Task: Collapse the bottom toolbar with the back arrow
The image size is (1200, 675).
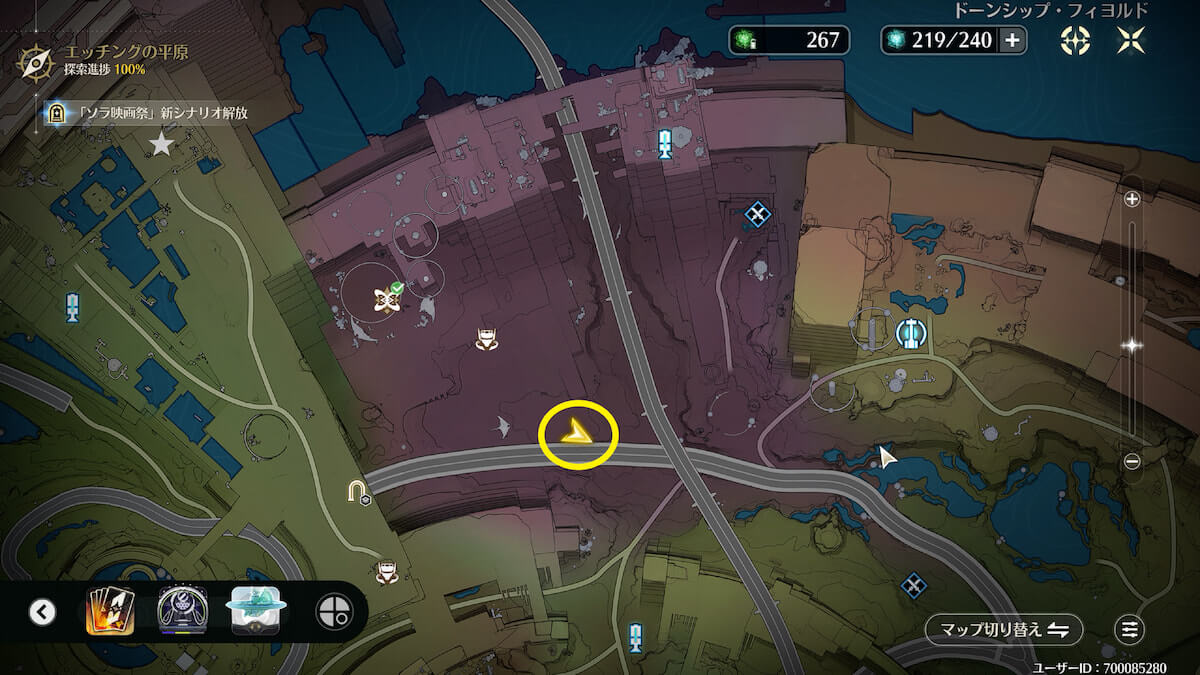Action: [42, 612]
